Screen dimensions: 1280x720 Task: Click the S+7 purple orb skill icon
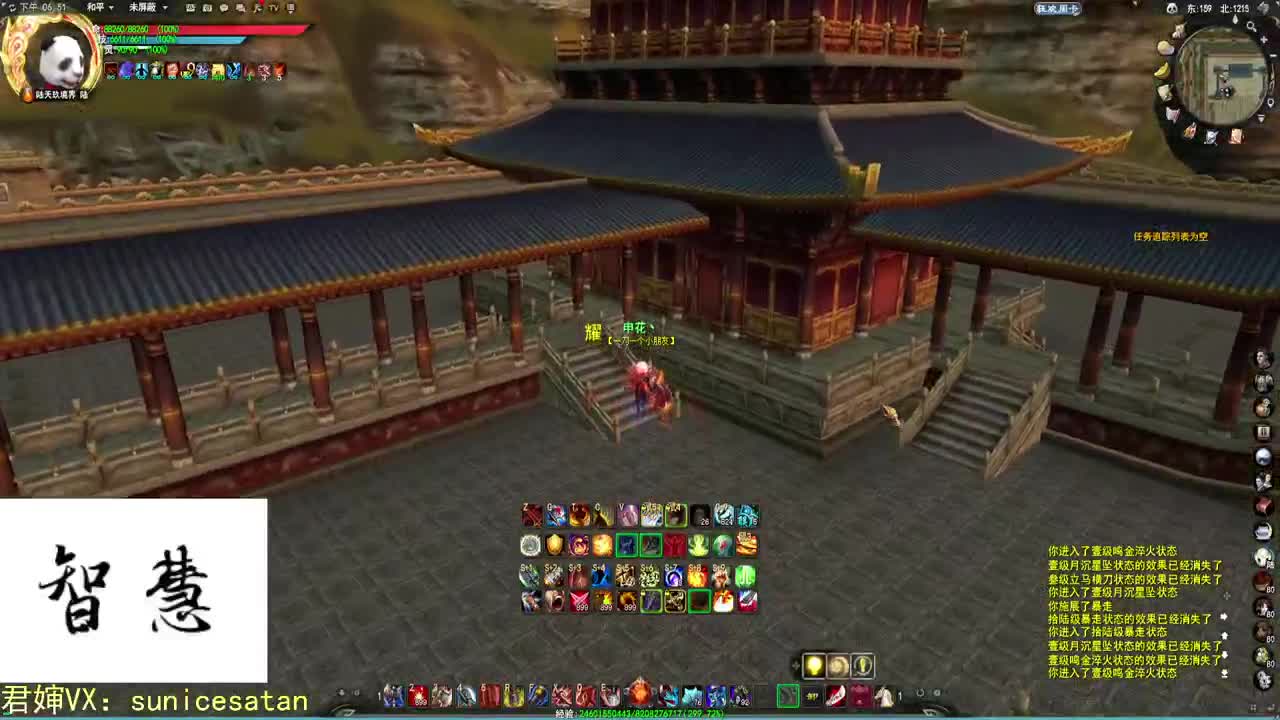tap(674, 576)
